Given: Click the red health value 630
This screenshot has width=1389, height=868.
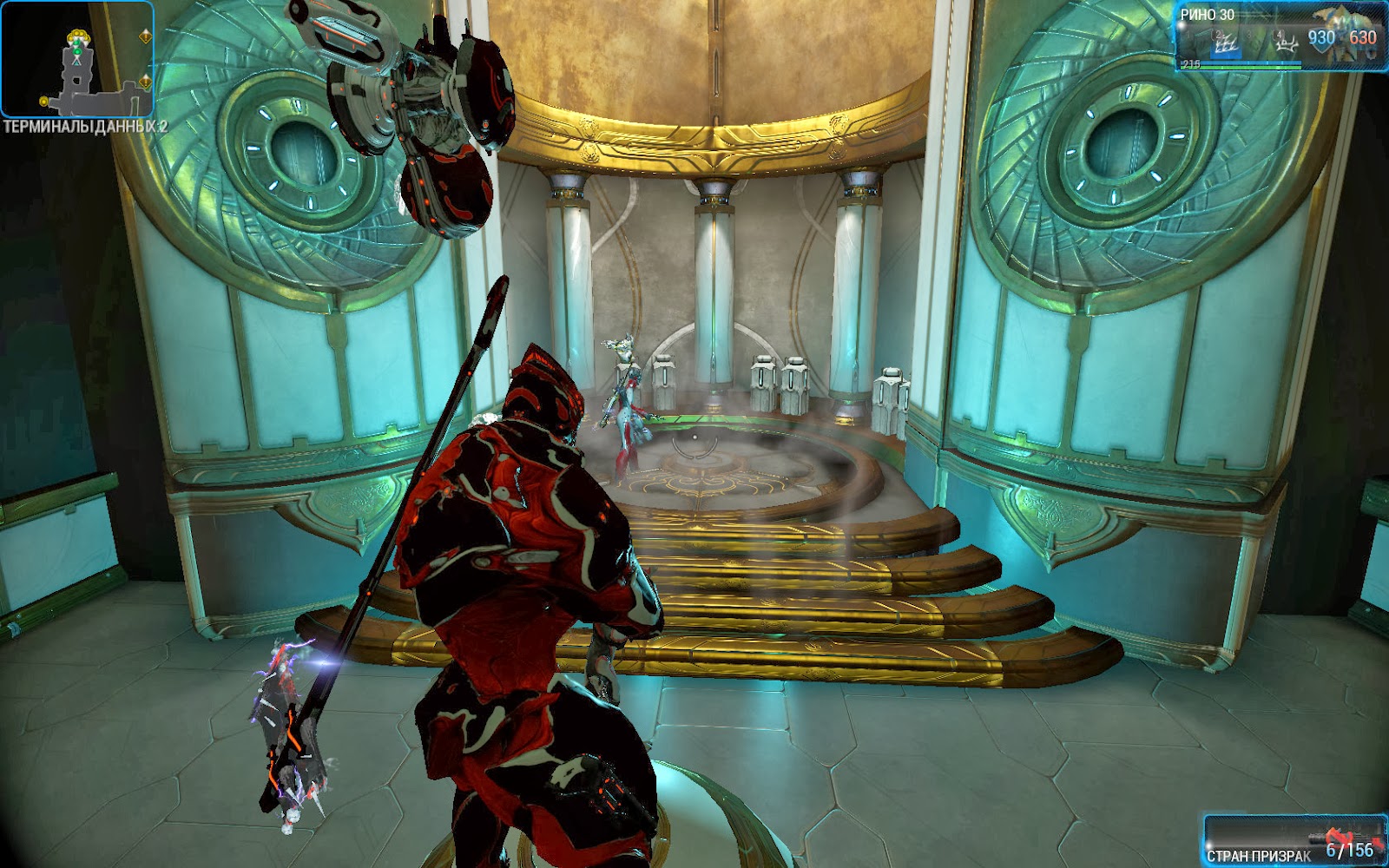Looking at the screenshot, I should [1362, 38].
